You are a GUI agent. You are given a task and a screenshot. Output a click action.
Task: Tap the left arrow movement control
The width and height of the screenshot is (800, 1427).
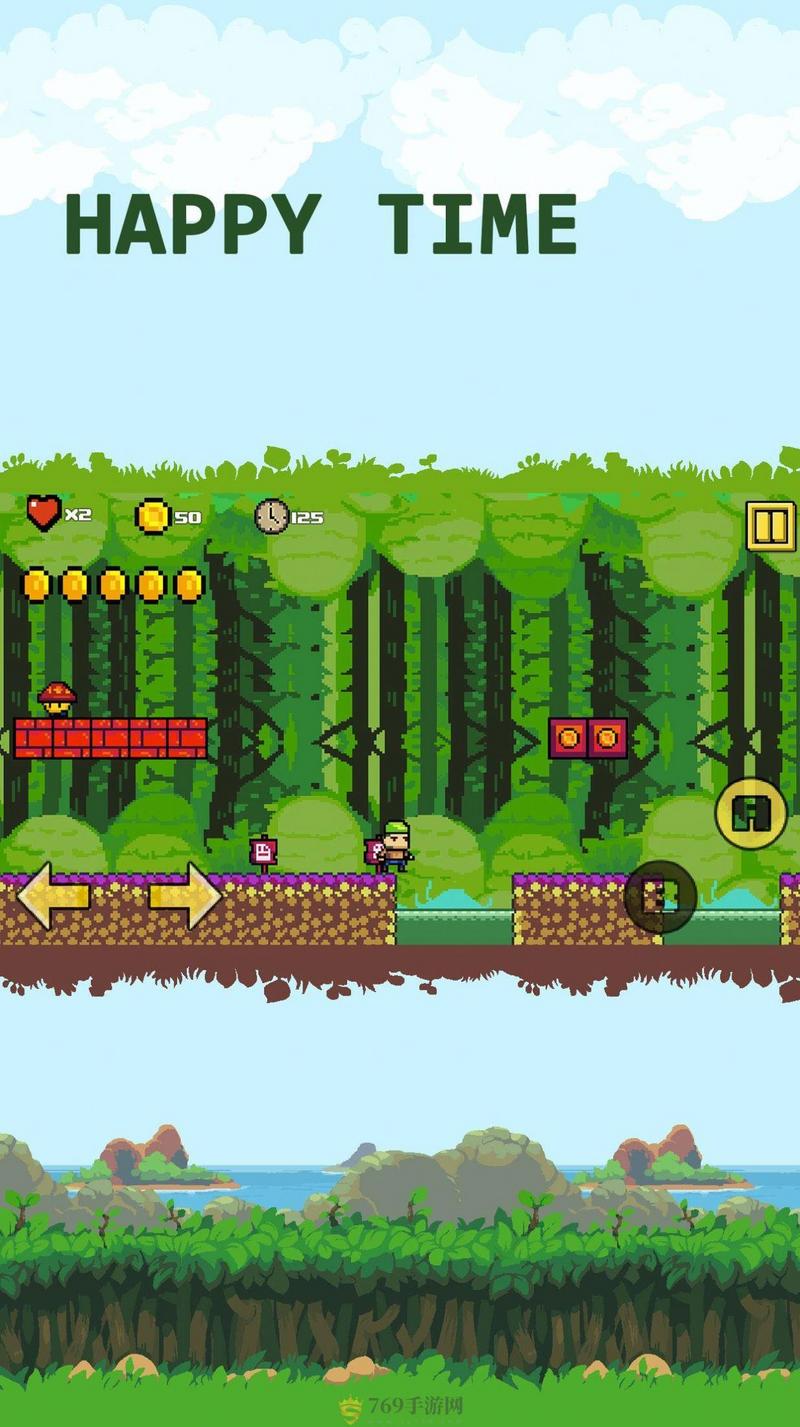point(54,895)
